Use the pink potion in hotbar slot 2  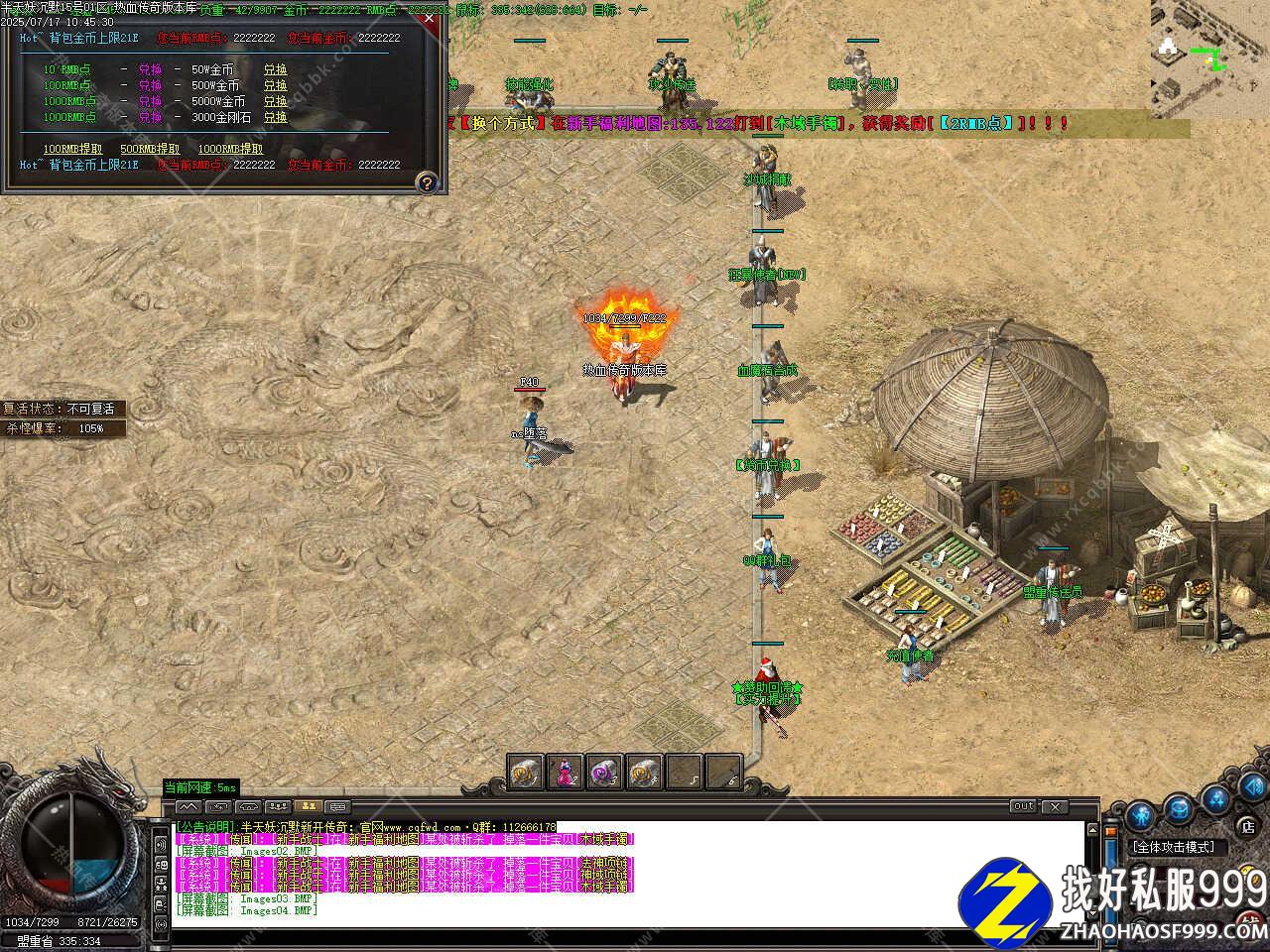point(565,772)
